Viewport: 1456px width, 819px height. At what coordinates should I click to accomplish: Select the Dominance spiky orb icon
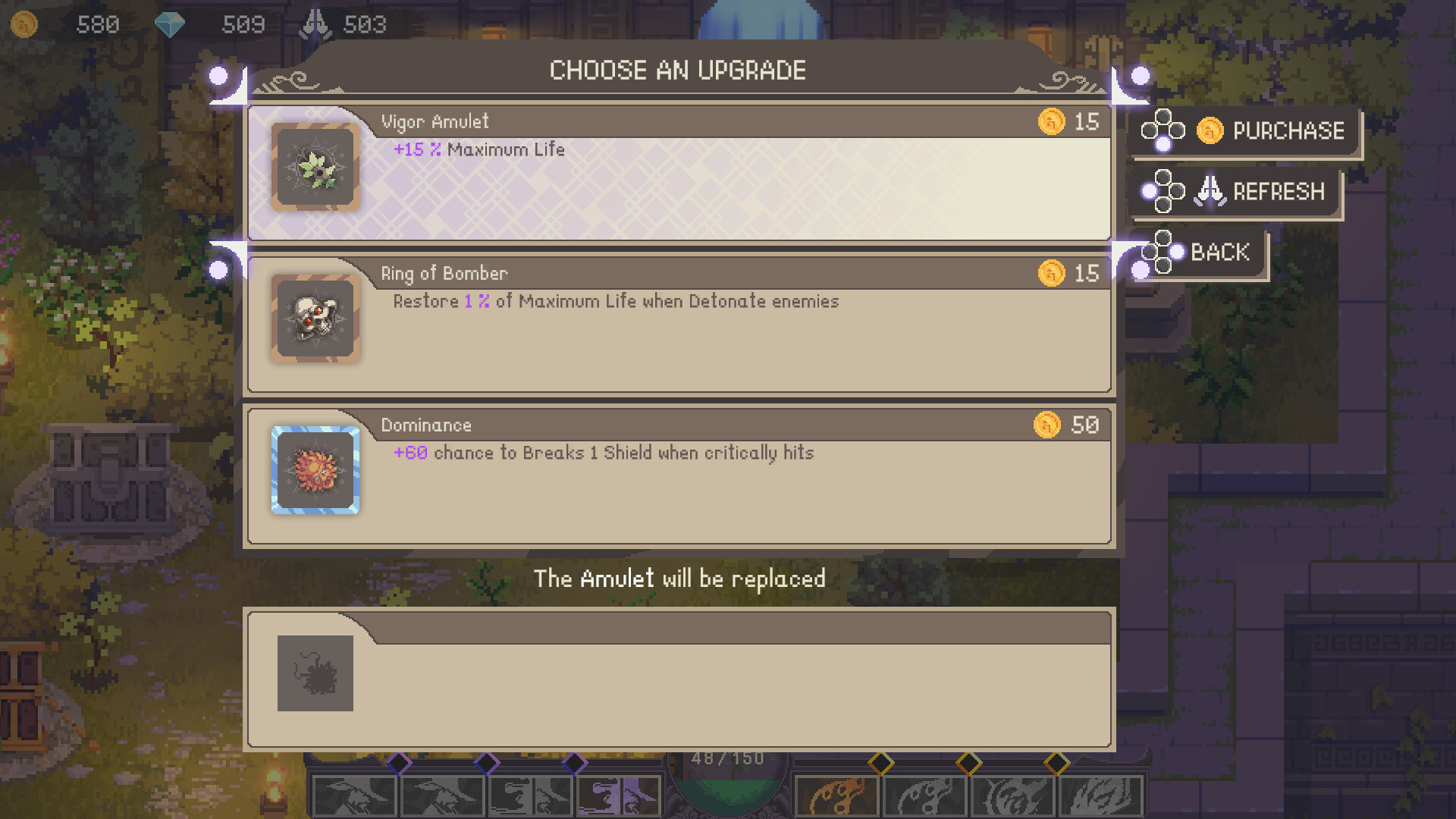[x=315, y=470]
